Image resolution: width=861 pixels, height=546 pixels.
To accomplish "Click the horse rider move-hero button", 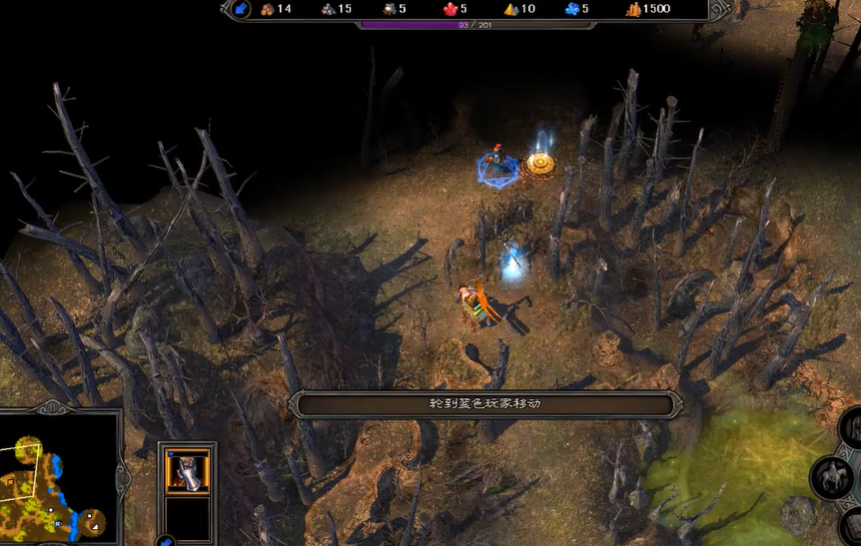I will [831, 476].
